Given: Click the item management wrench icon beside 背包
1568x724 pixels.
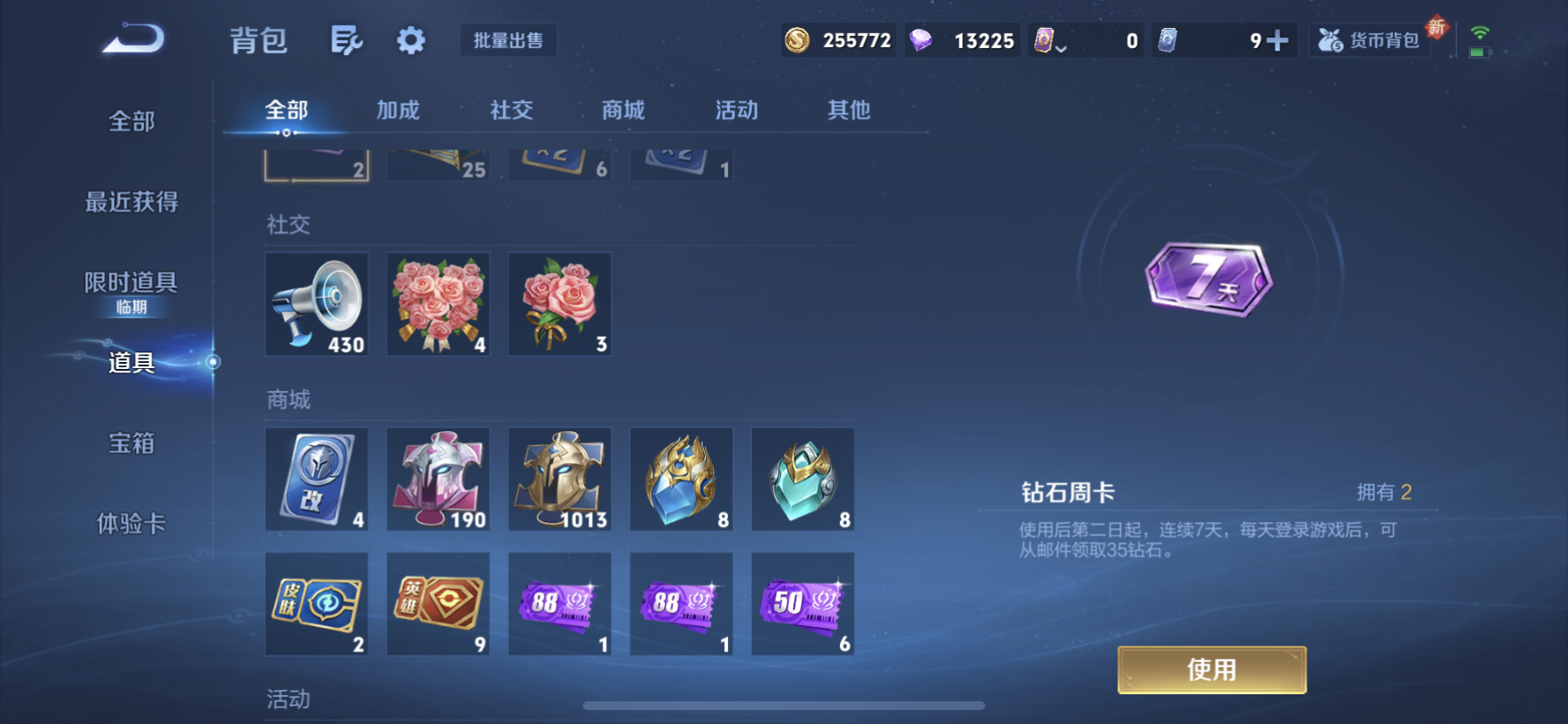Looking at the screenshot, I should 346,40.
